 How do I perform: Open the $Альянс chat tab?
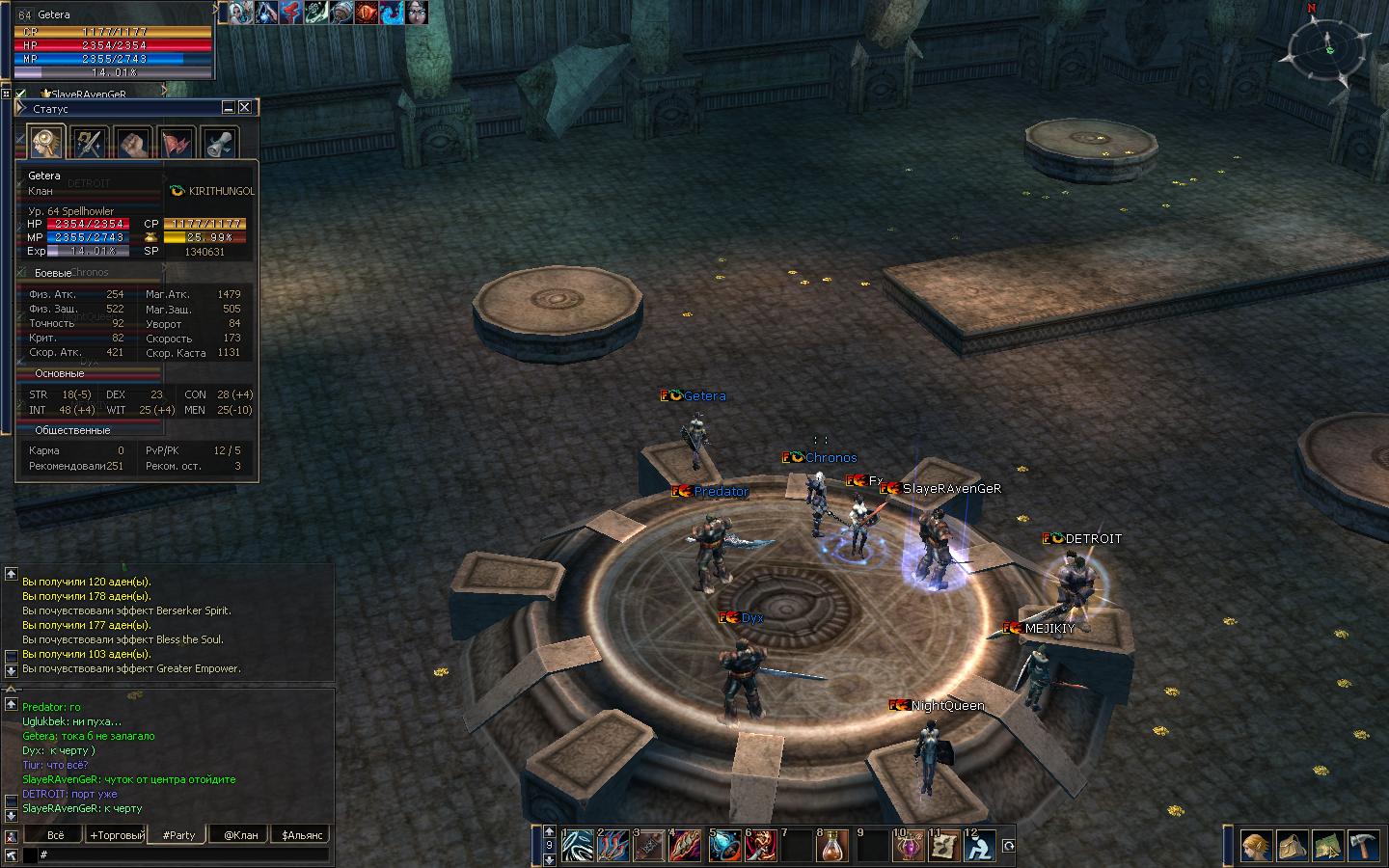(302, 835)
